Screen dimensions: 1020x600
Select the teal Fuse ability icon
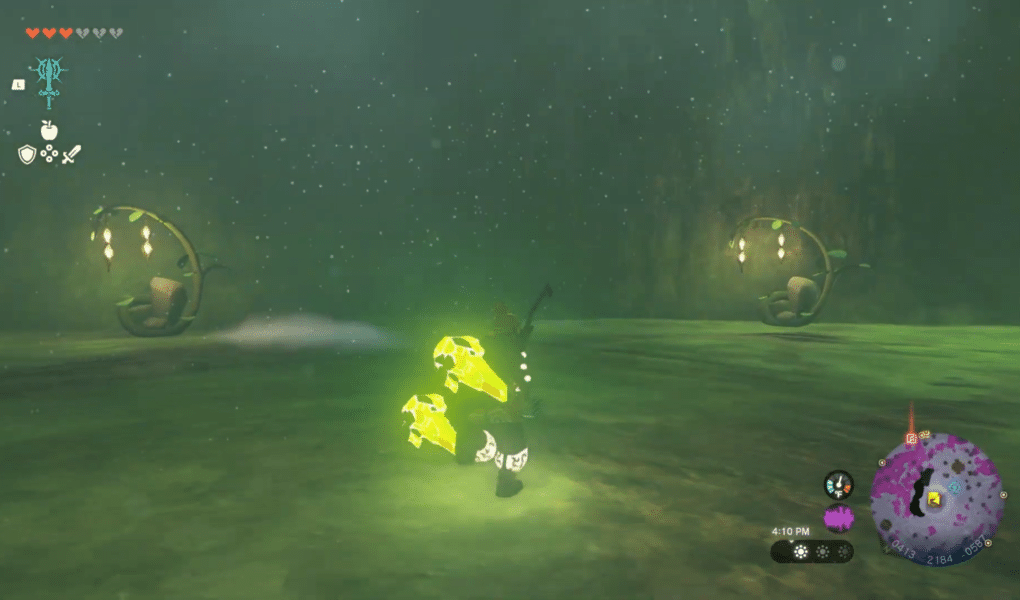click(x=47, y=80)
